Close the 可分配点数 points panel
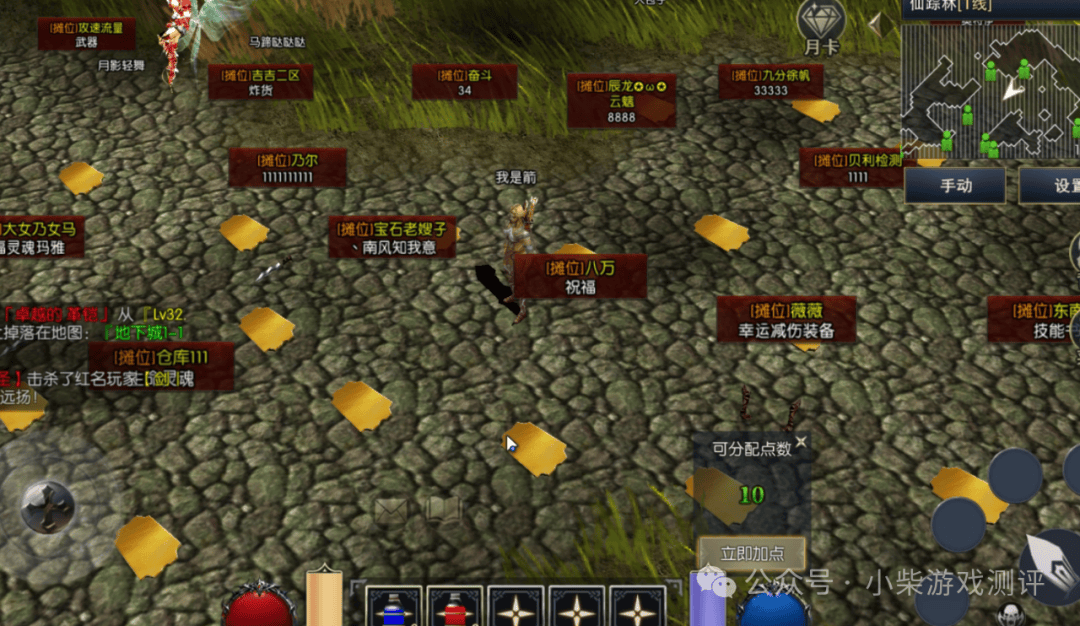 801,442
